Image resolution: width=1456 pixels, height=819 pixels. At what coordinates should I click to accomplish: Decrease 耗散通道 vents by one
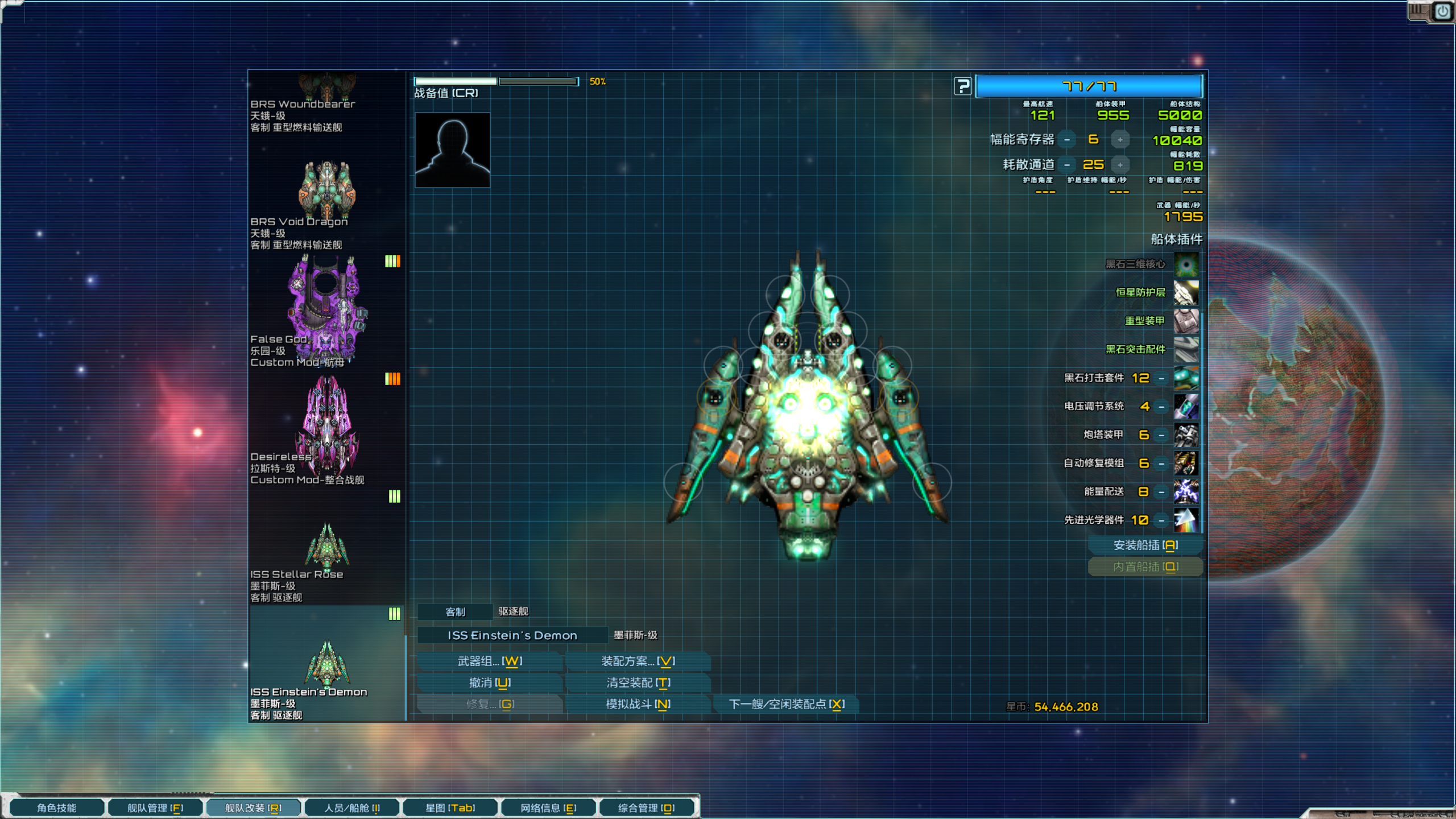point(1067,165)
